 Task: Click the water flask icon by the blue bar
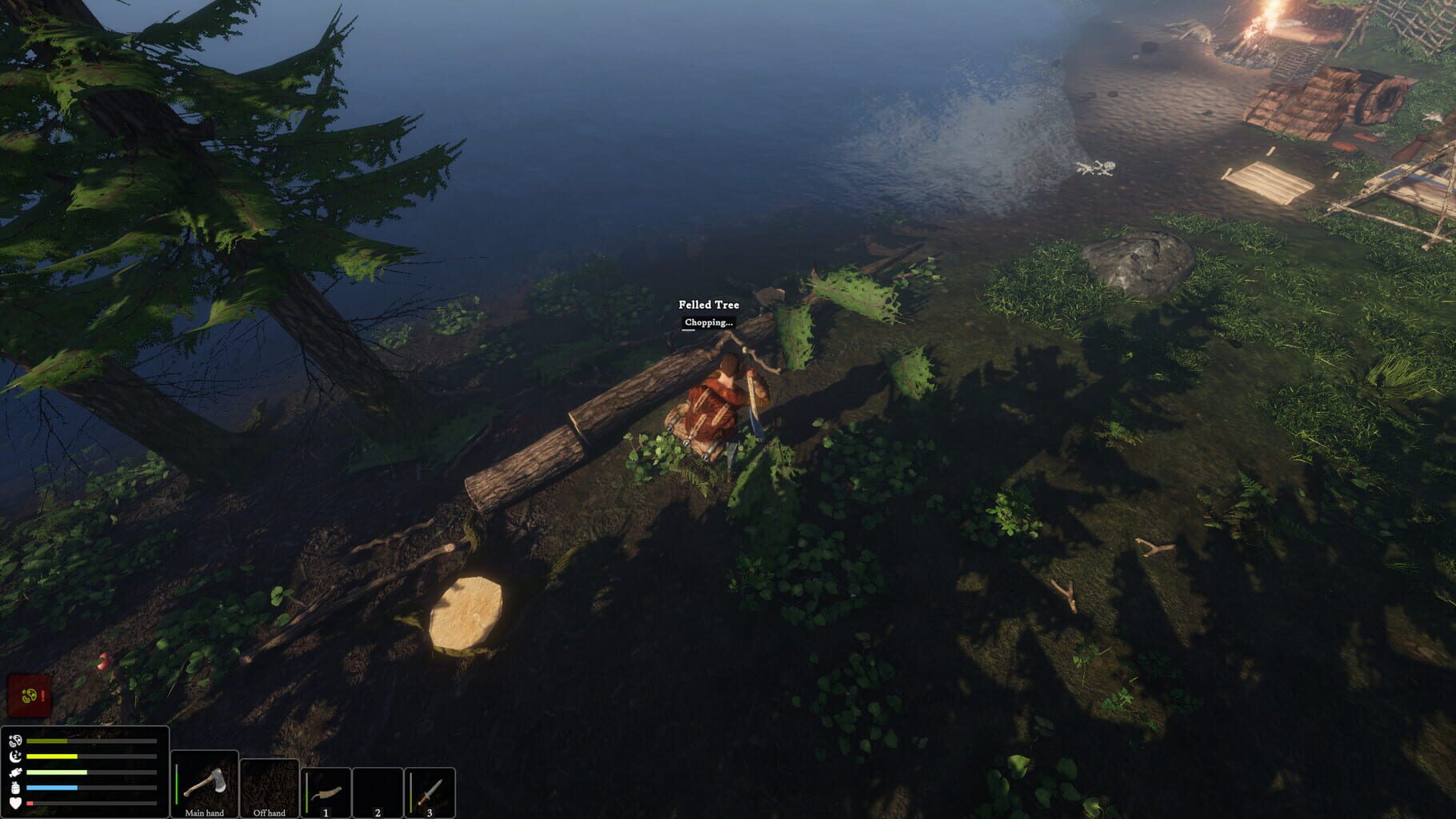(x=16, y=787)
